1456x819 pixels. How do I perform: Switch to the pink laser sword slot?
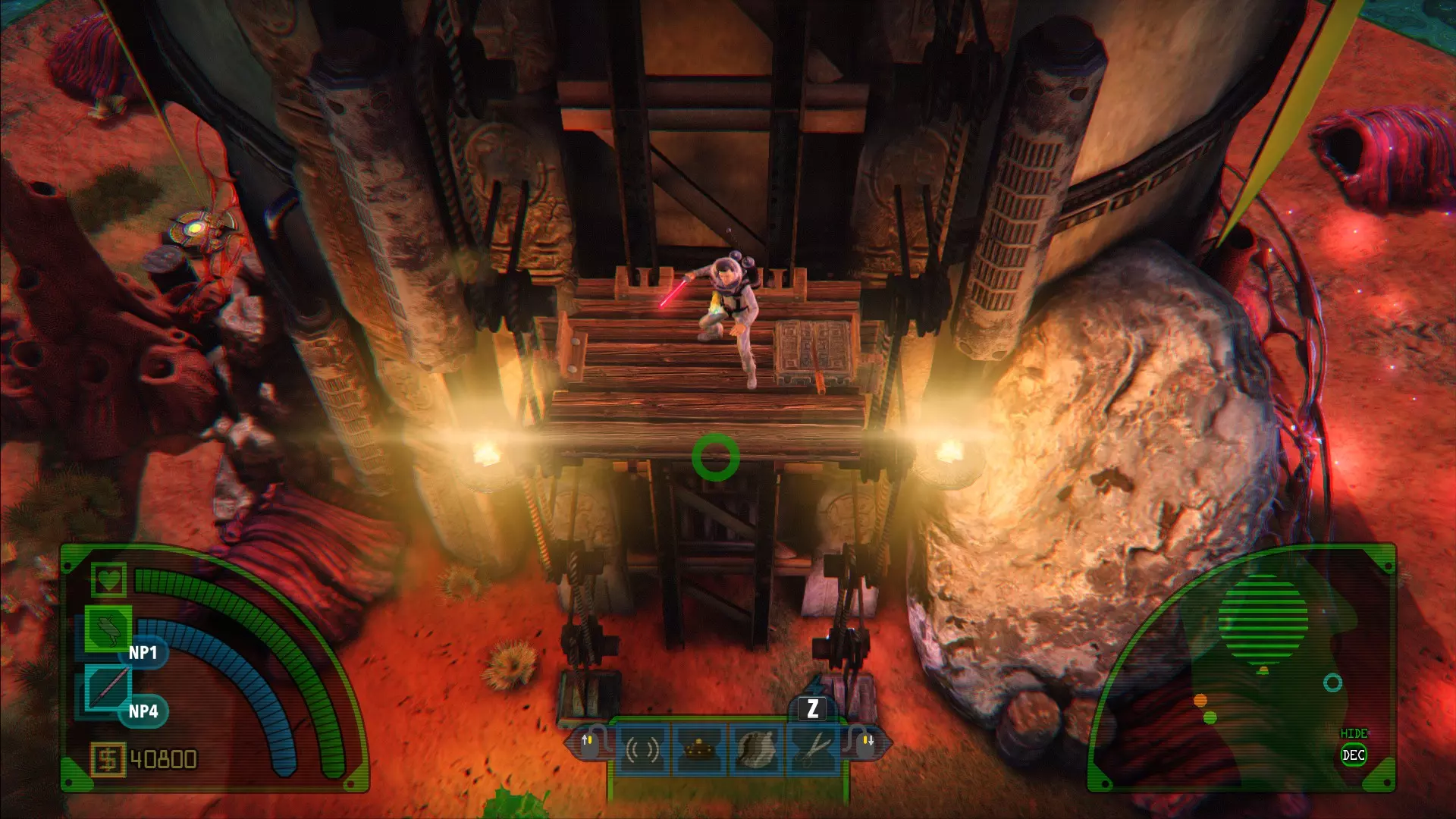pyautogui.click(x=108, y=688)
